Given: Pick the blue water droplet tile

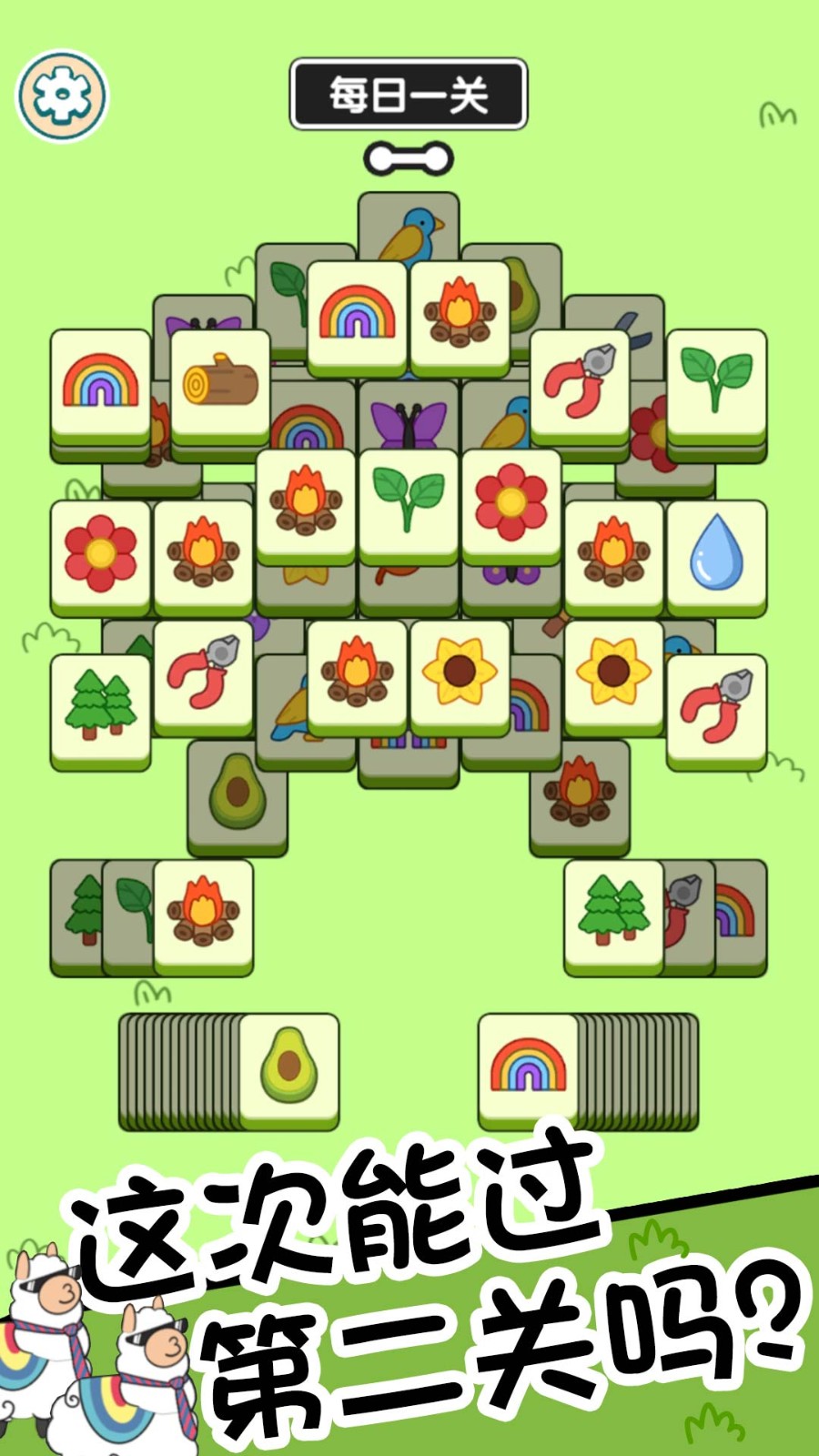Looking at the screenshot, I should point(716,553).
